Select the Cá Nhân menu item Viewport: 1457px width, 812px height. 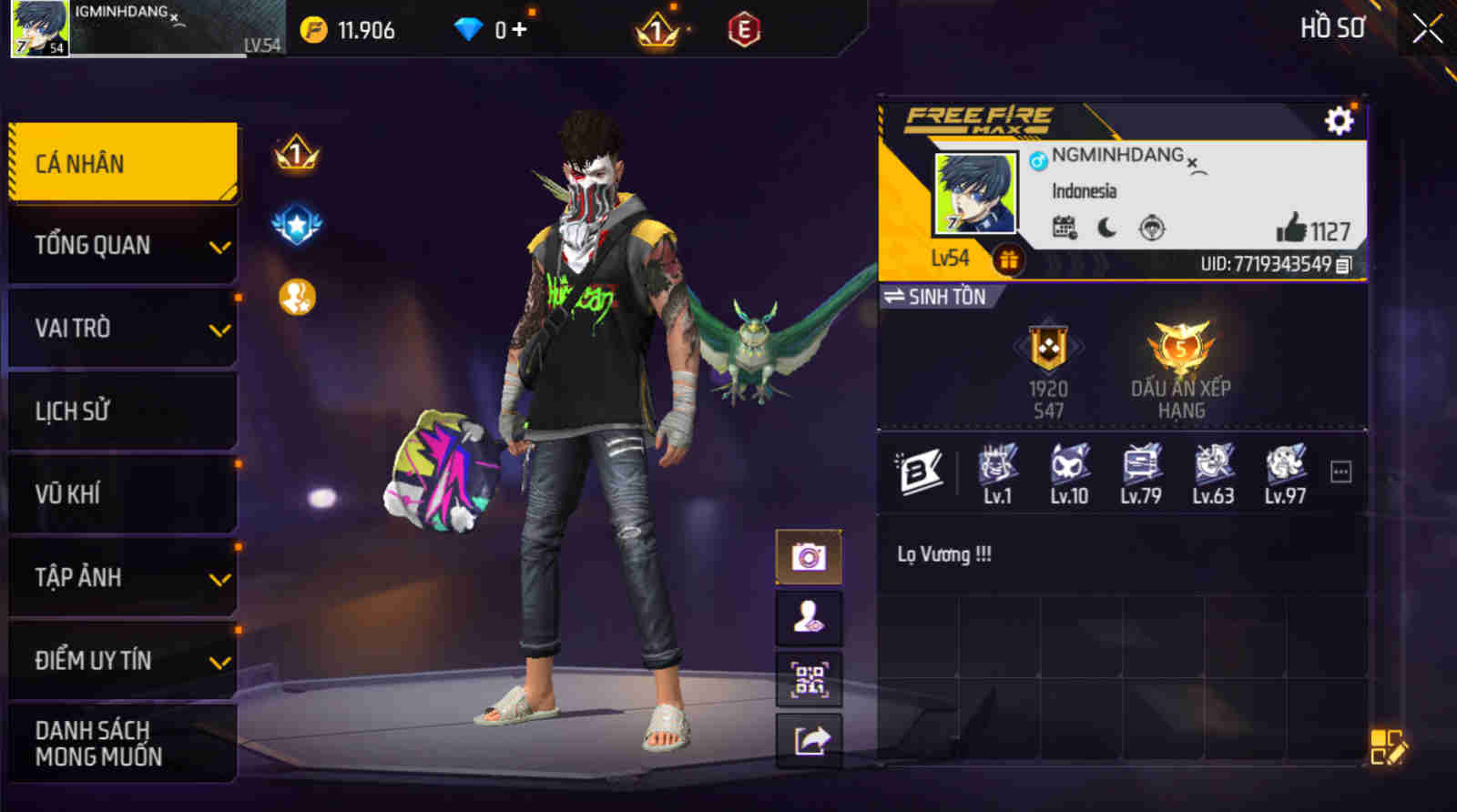[123, 161]
